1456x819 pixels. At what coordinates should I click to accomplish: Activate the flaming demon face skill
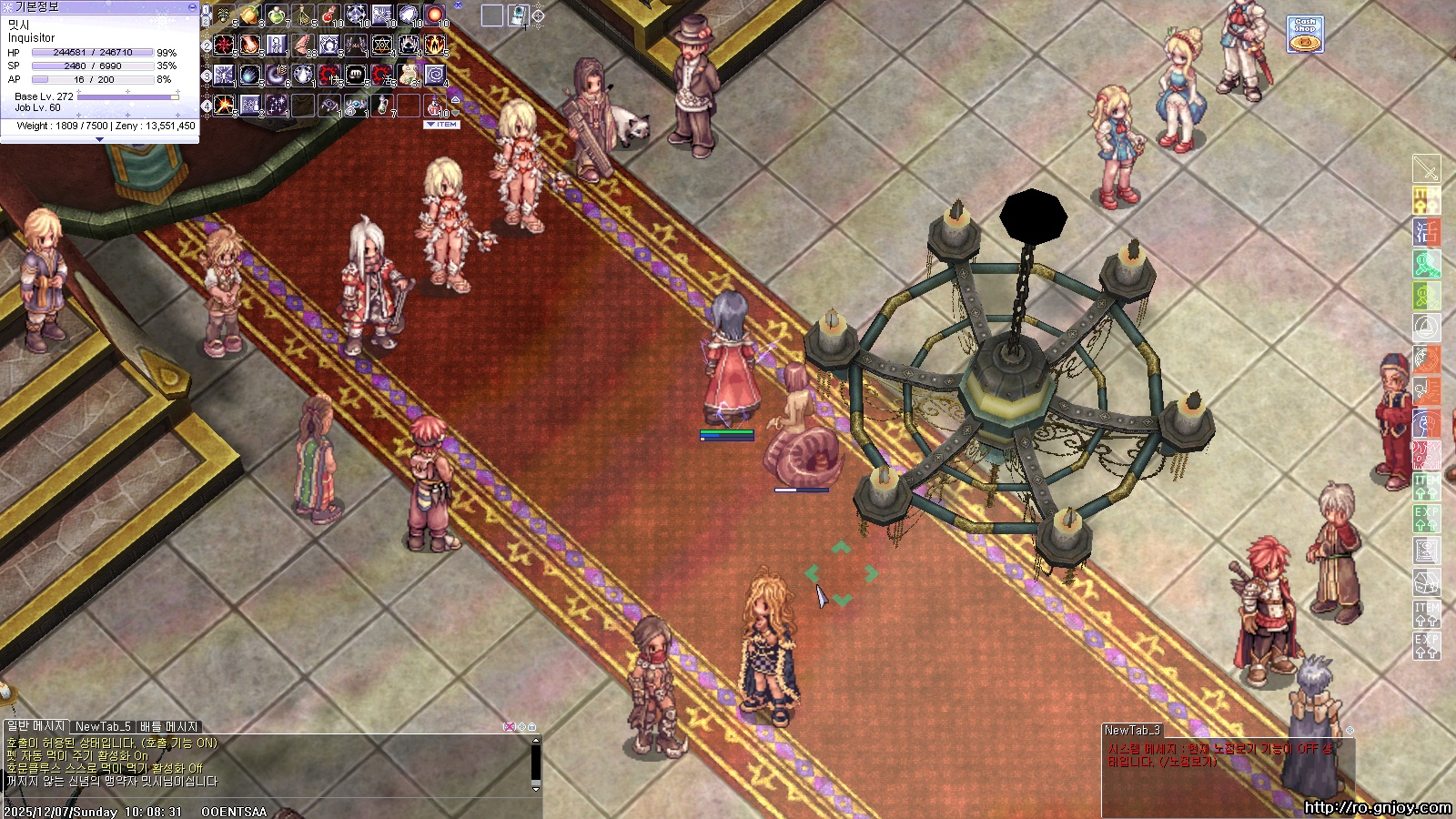(x=435, y=45)
